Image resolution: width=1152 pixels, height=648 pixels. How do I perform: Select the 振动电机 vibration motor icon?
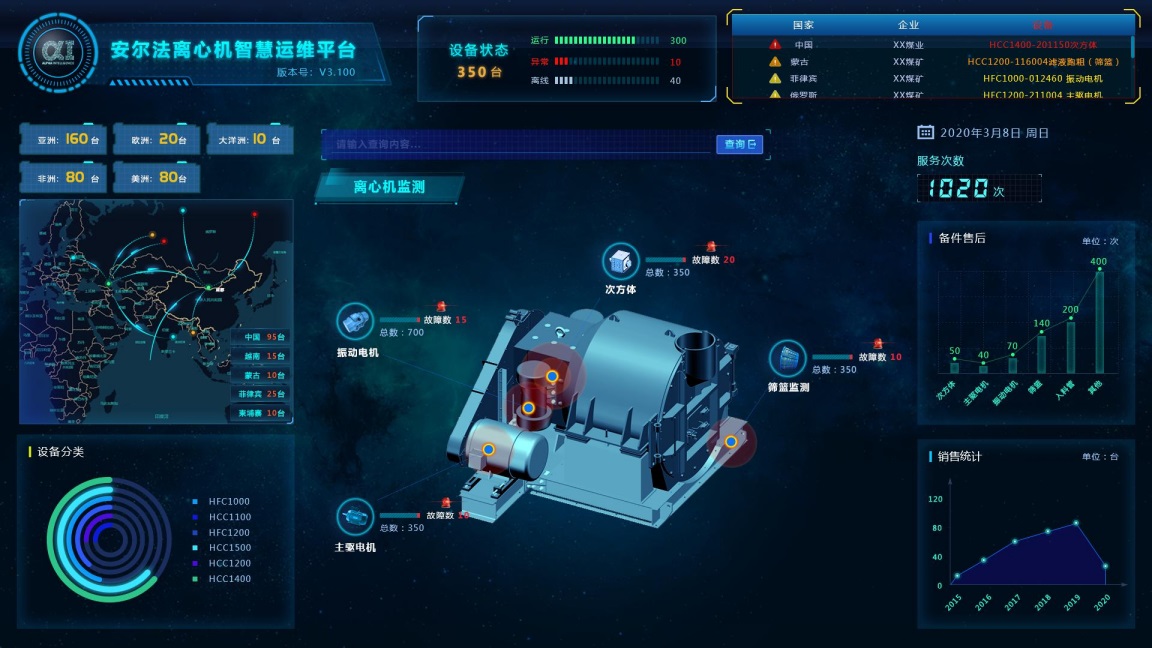click(x=355, y=321)
